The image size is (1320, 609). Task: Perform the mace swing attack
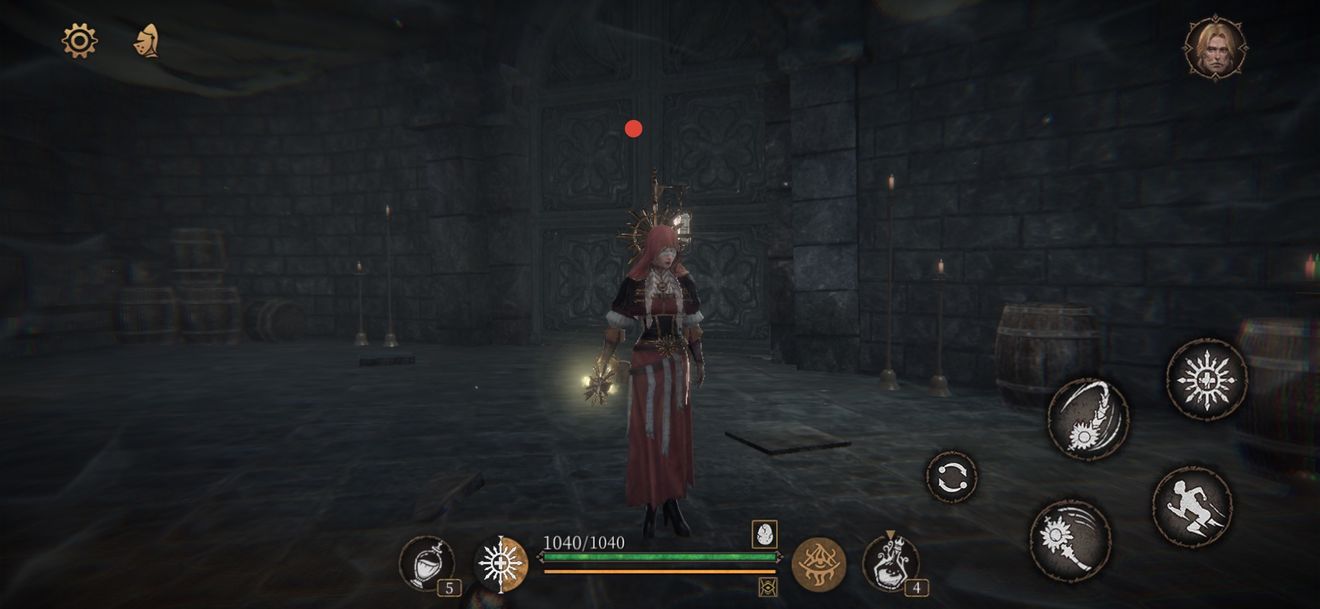point(1069,540)
